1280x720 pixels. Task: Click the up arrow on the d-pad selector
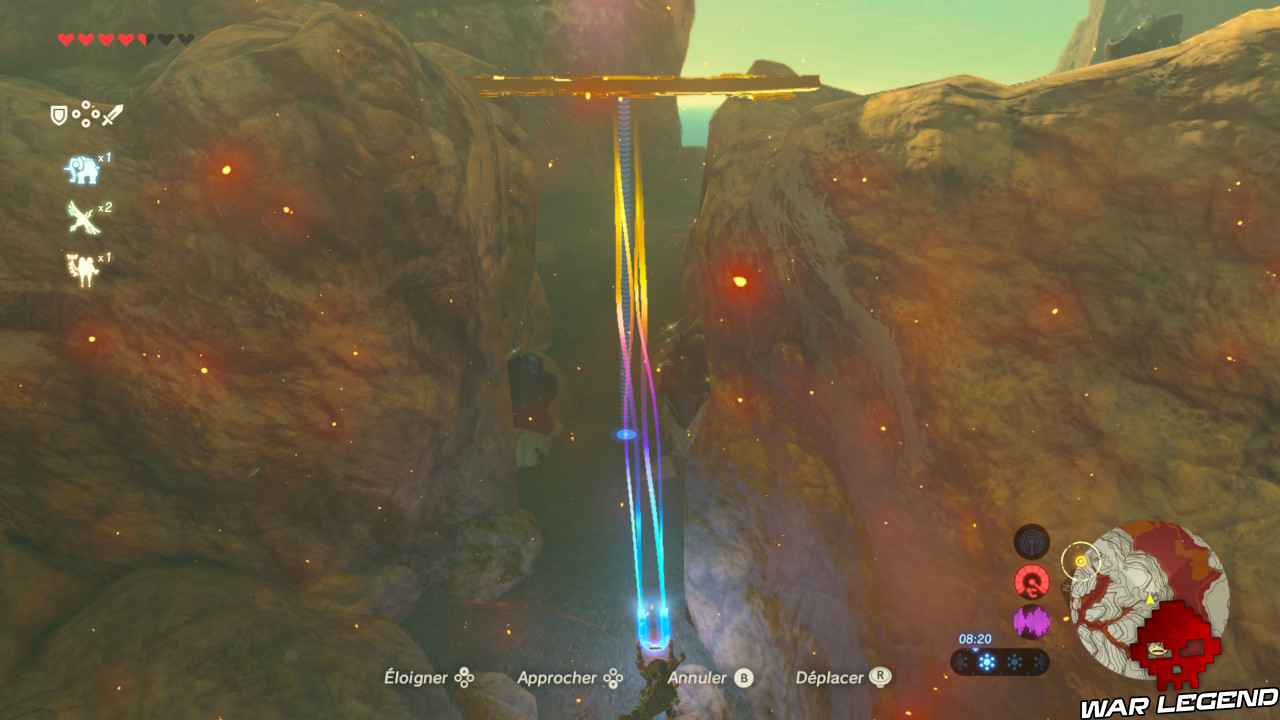coord(85,106)
